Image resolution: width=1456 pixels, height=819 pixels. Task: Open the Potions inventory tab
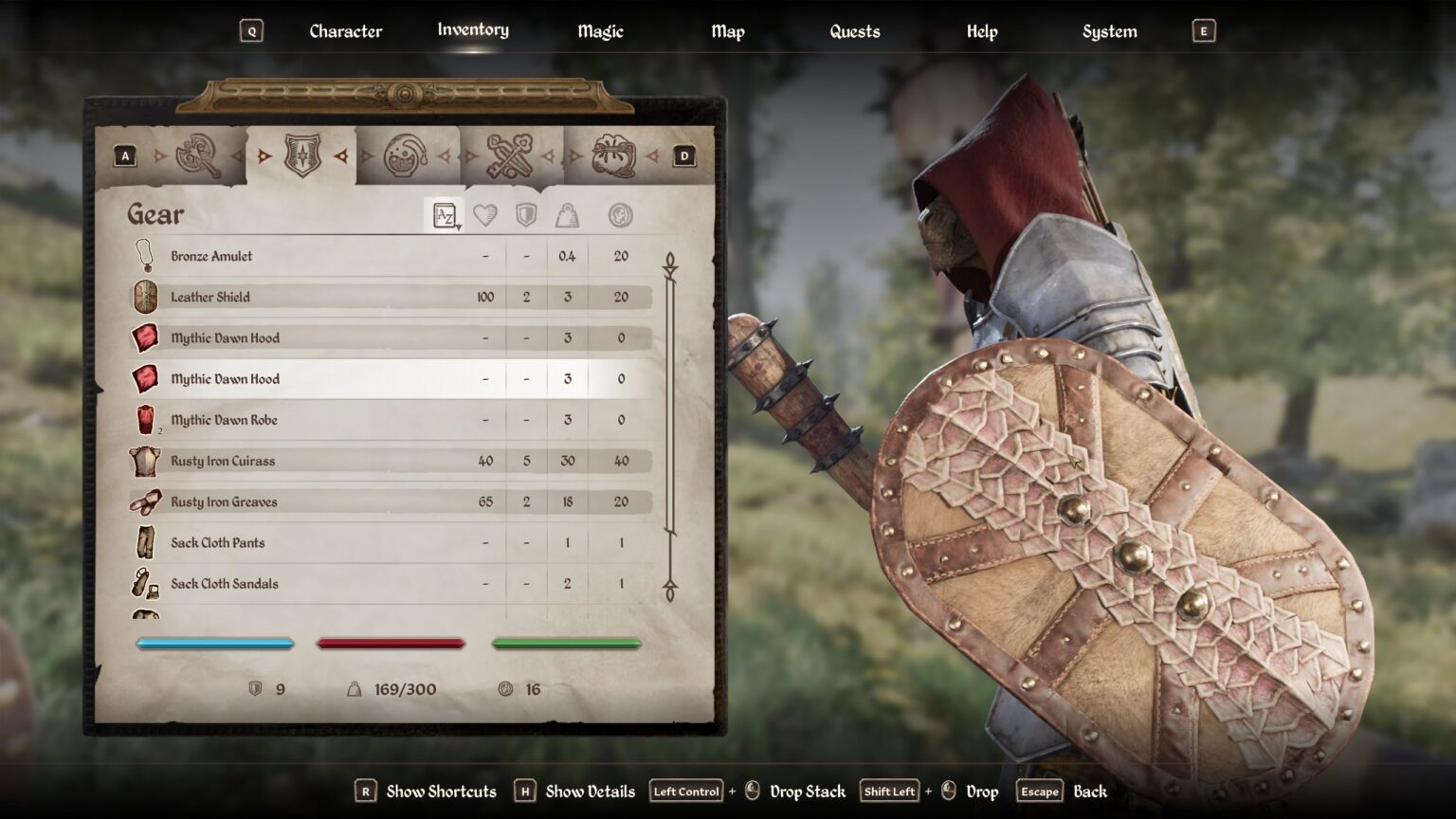(405, 155)
